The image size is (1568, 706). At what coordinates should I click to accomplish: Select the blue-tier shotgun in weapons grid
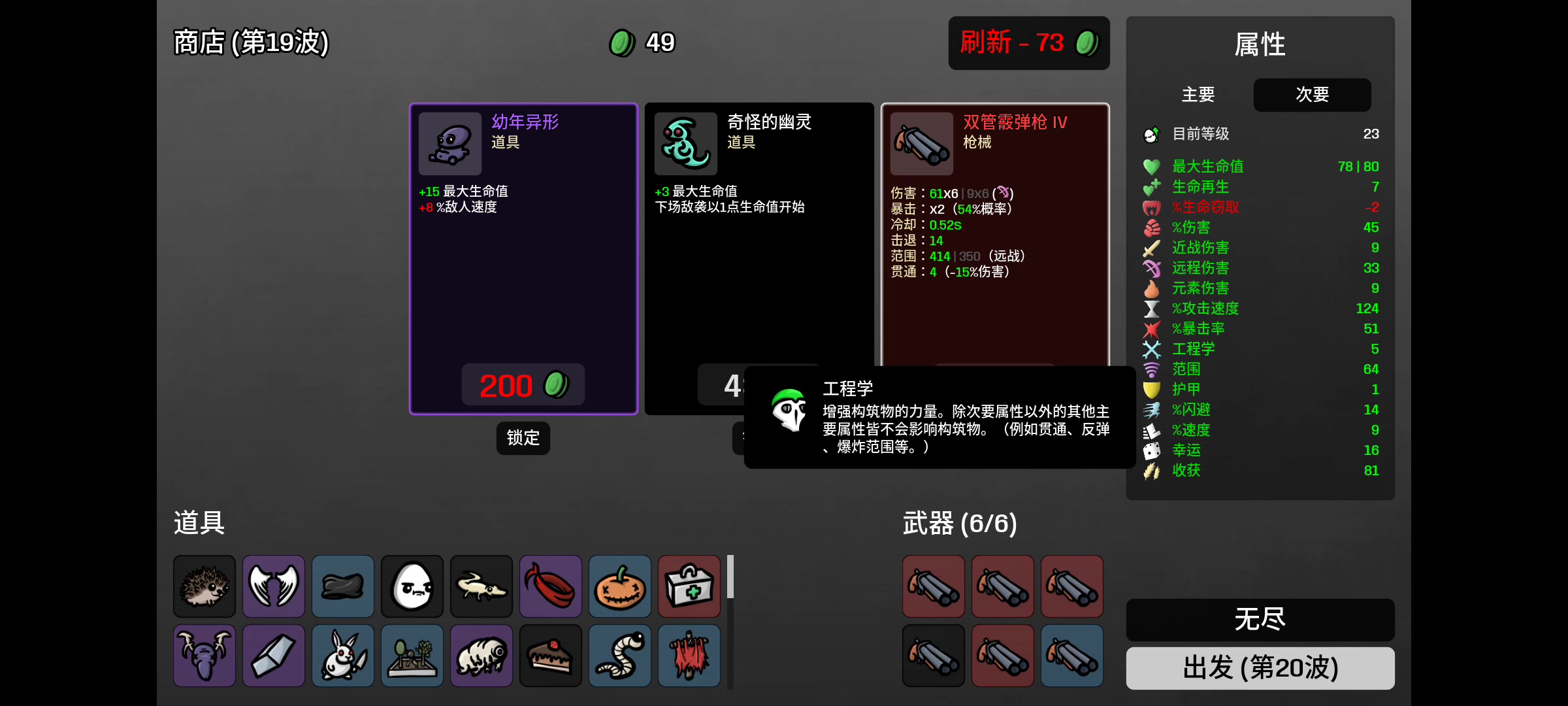[x=1072, y=656]
